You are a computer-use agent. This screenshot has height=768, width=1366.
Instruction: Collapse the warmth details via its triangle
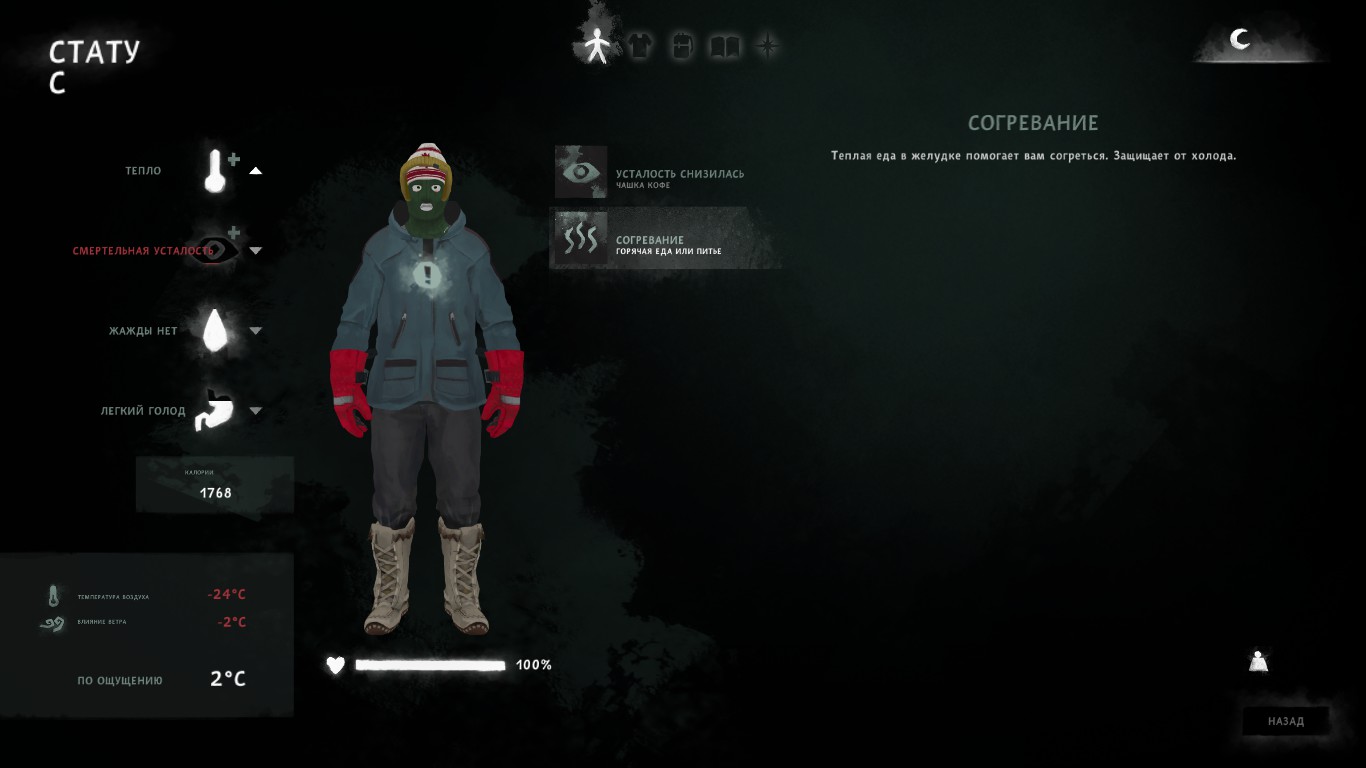point(256,170)
